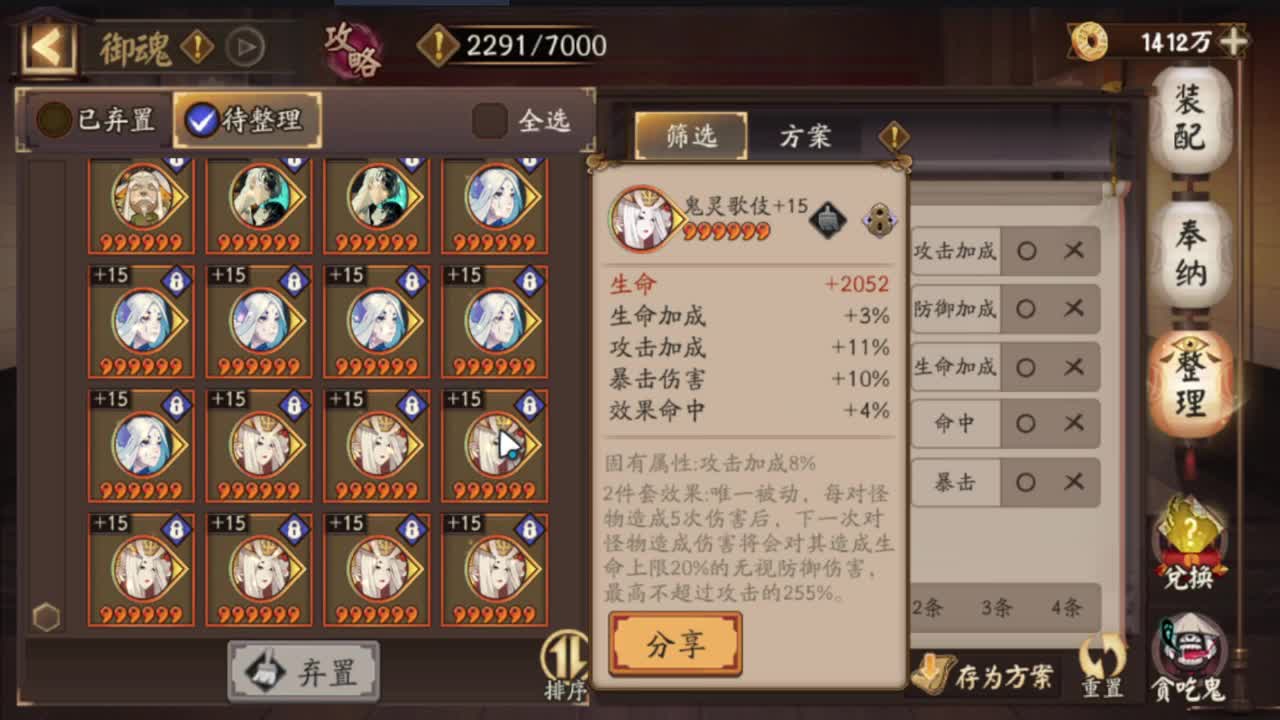Select the 待整理 filter tab
This screenshot has width=1280, height=720.
point(248,119)
